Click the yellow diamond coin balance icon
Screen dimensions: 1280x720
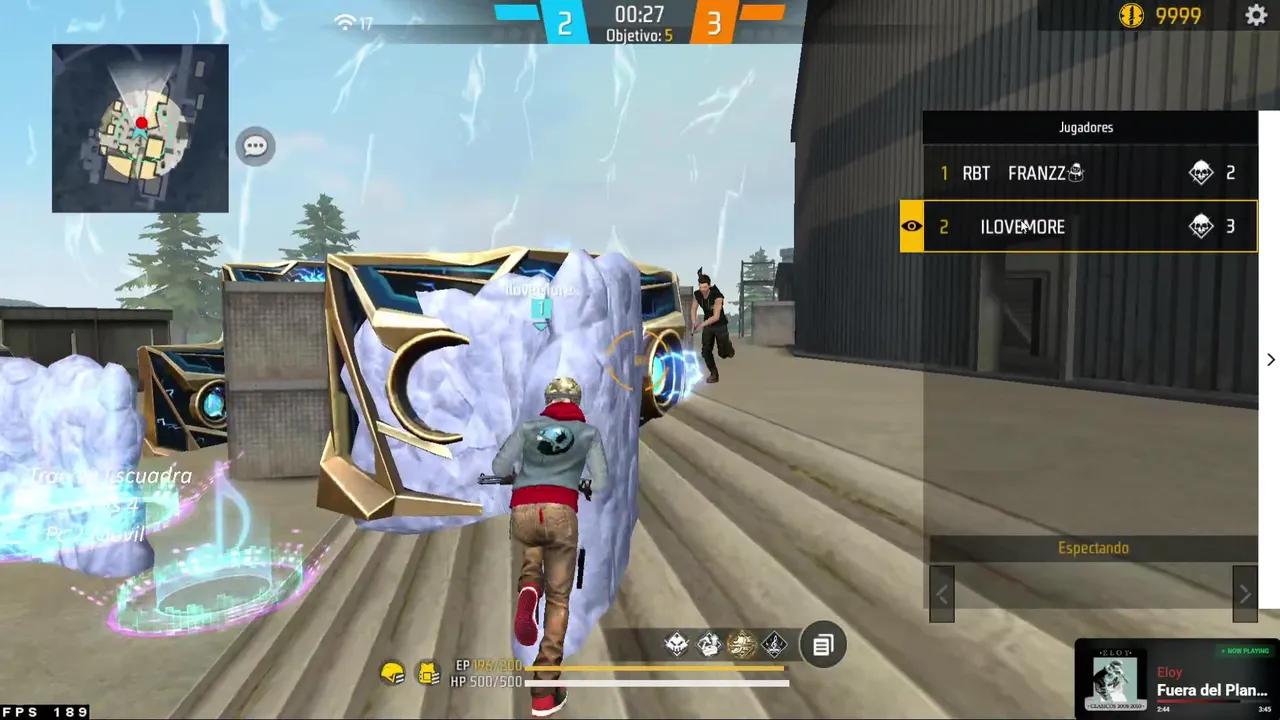click(1132, 16)
